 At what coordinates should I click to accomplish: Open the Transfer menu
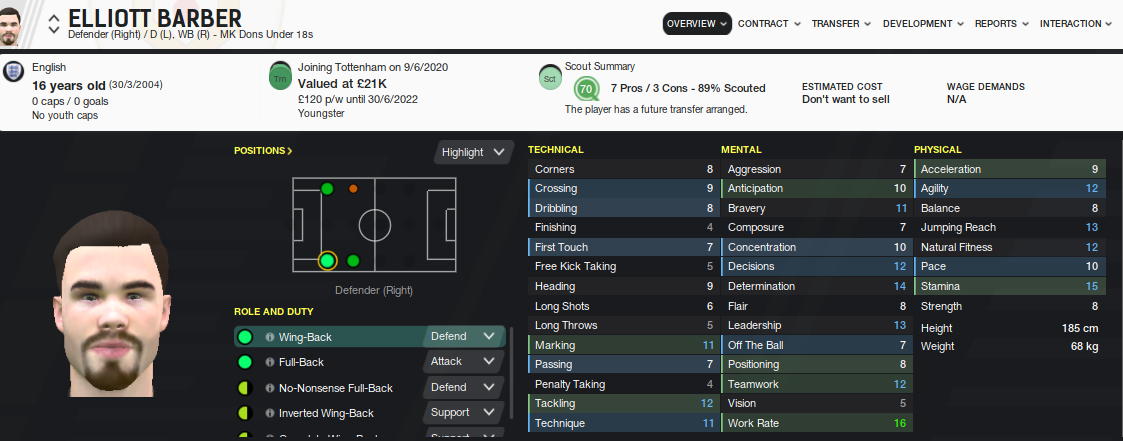[840, 23]
